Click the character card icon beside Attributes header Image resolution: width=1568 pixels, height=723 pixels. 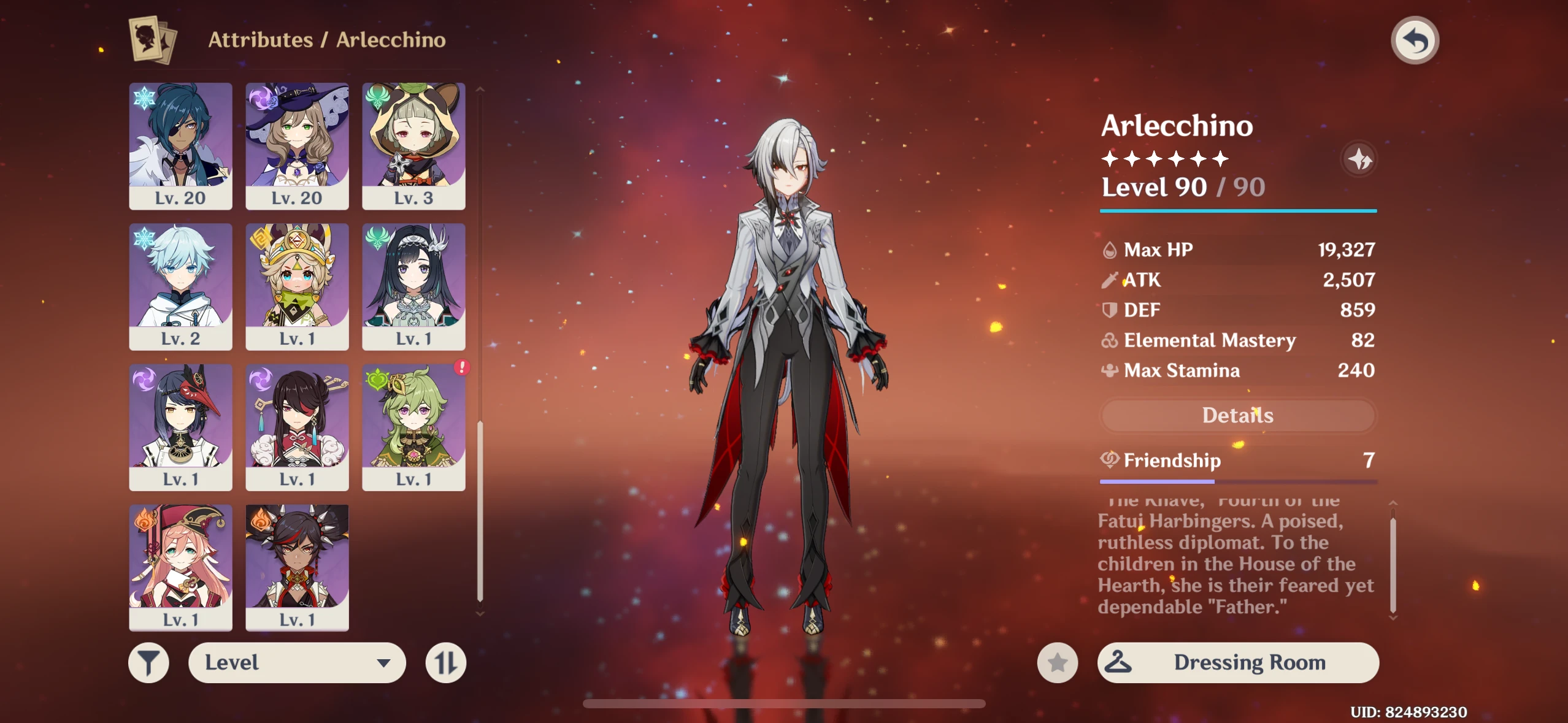click(151, 39)
